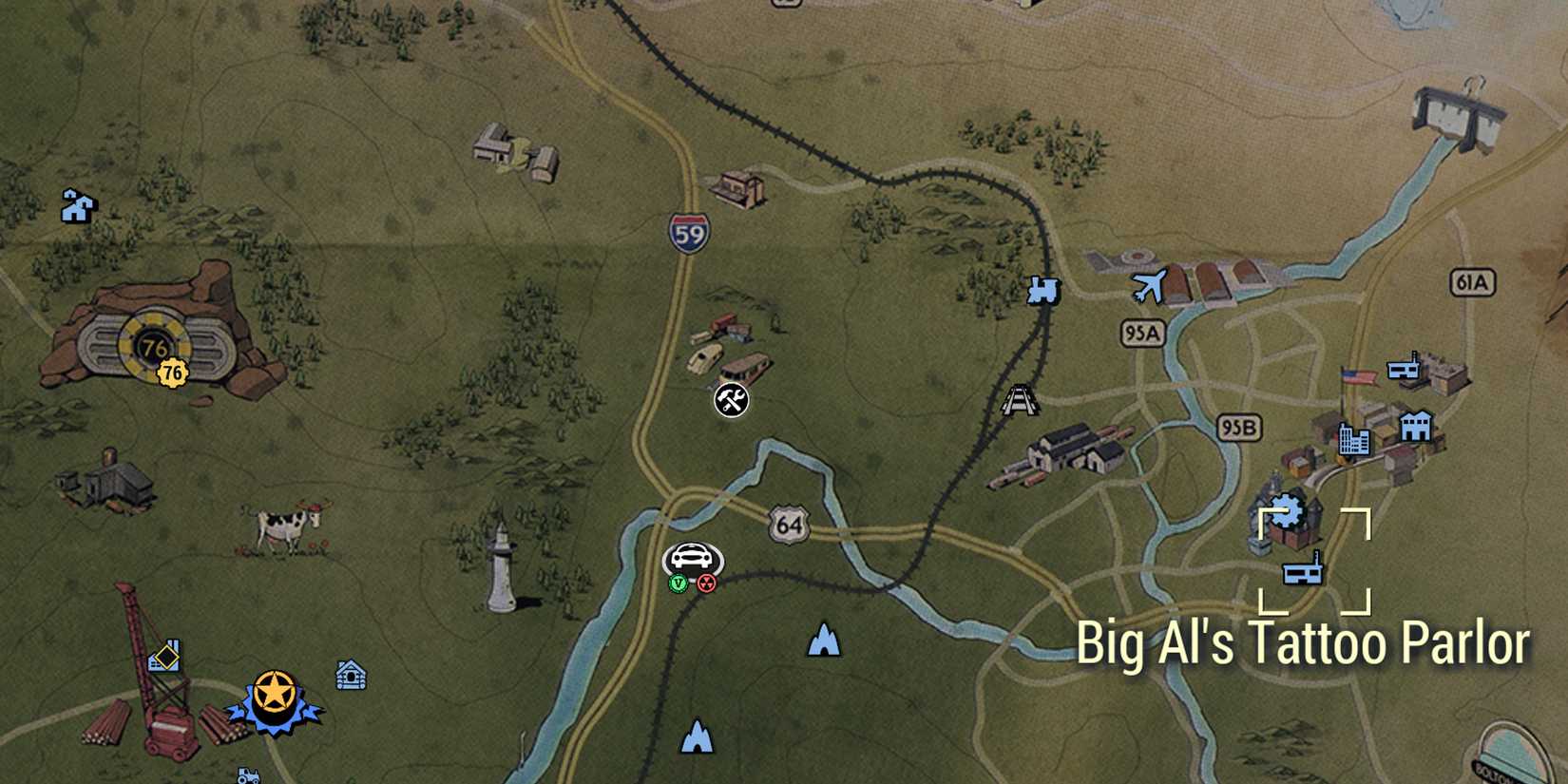Click the Big Al's Tattoo Parlor label
This screenshot has width=1568, height=784.
(x=1316, y=642)
